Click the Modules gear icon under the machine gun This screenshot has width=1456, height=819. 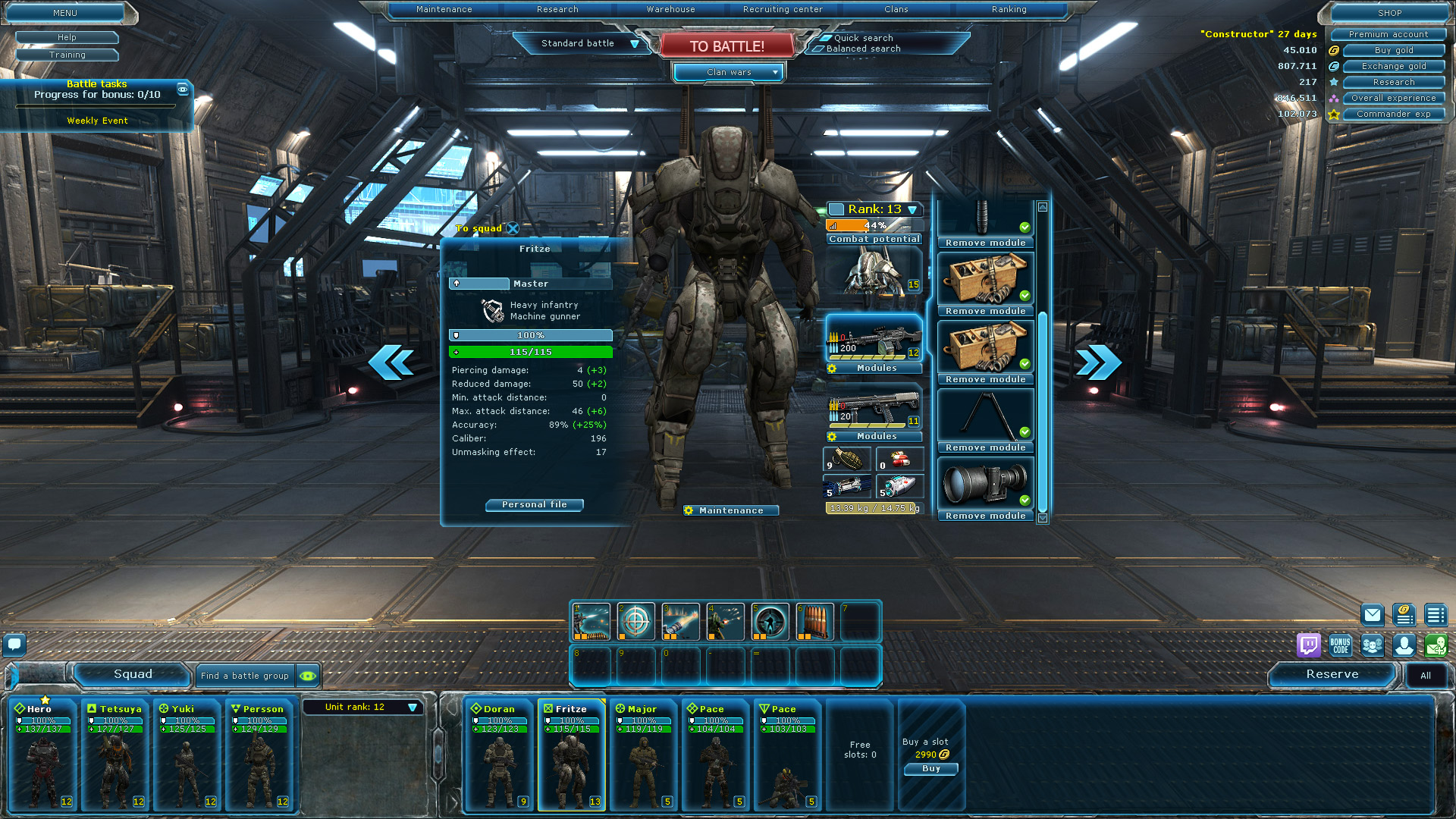coord(832,369)
